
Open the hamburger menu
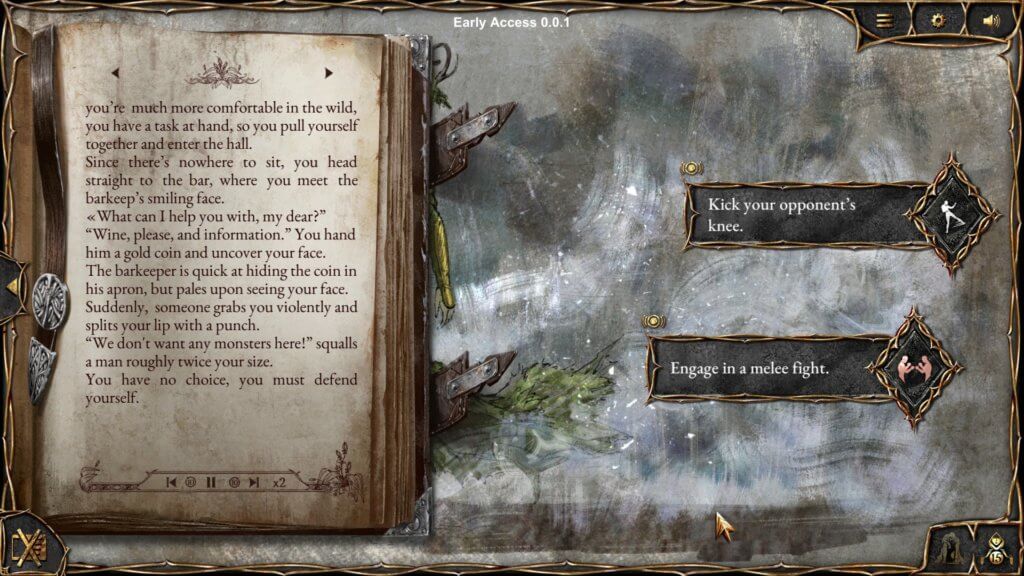tap(885, 19)
